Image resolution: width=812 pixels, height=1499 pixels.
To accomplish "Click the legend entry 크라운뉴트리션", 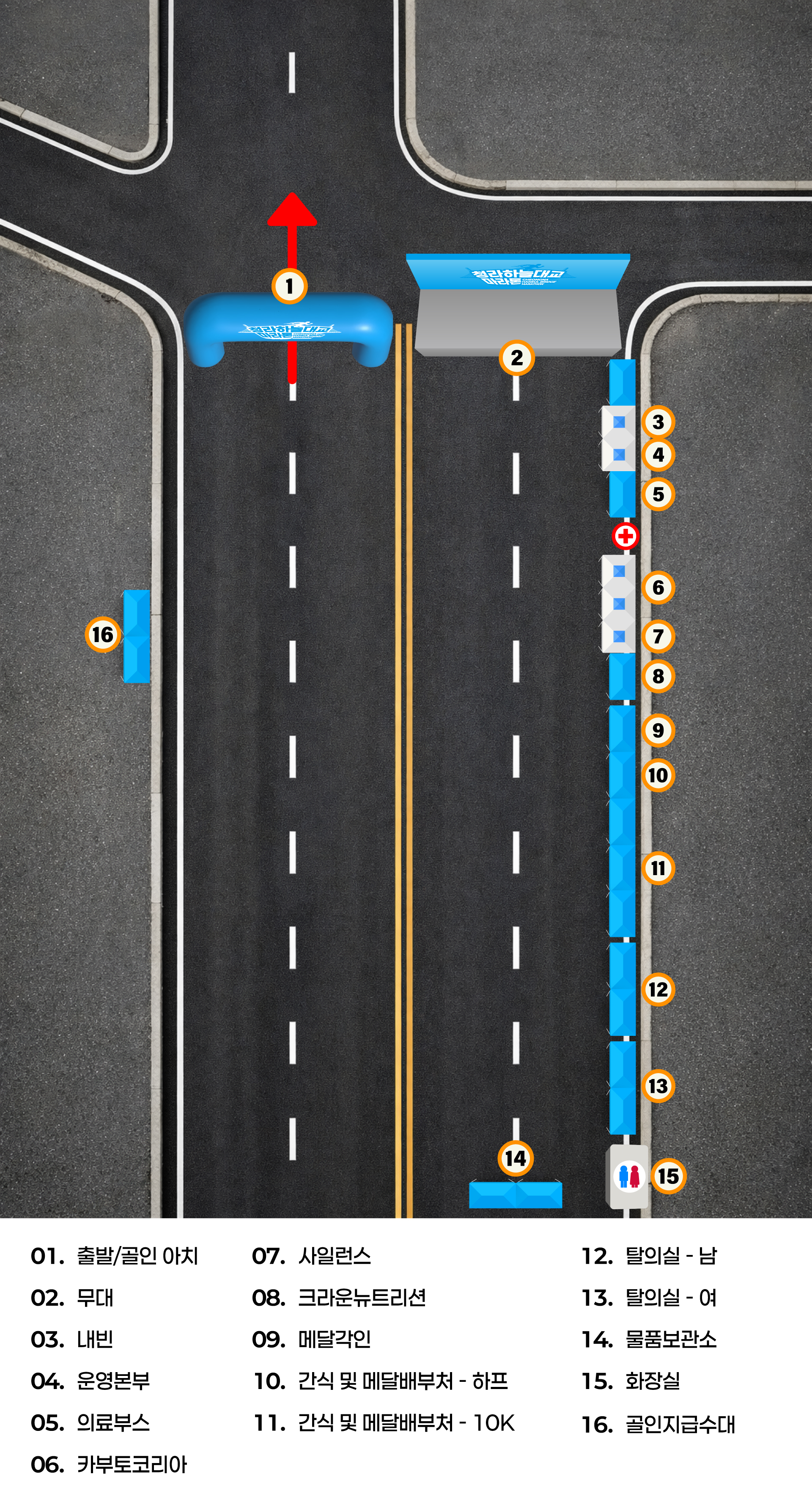I will click(x=339, y=1298).
